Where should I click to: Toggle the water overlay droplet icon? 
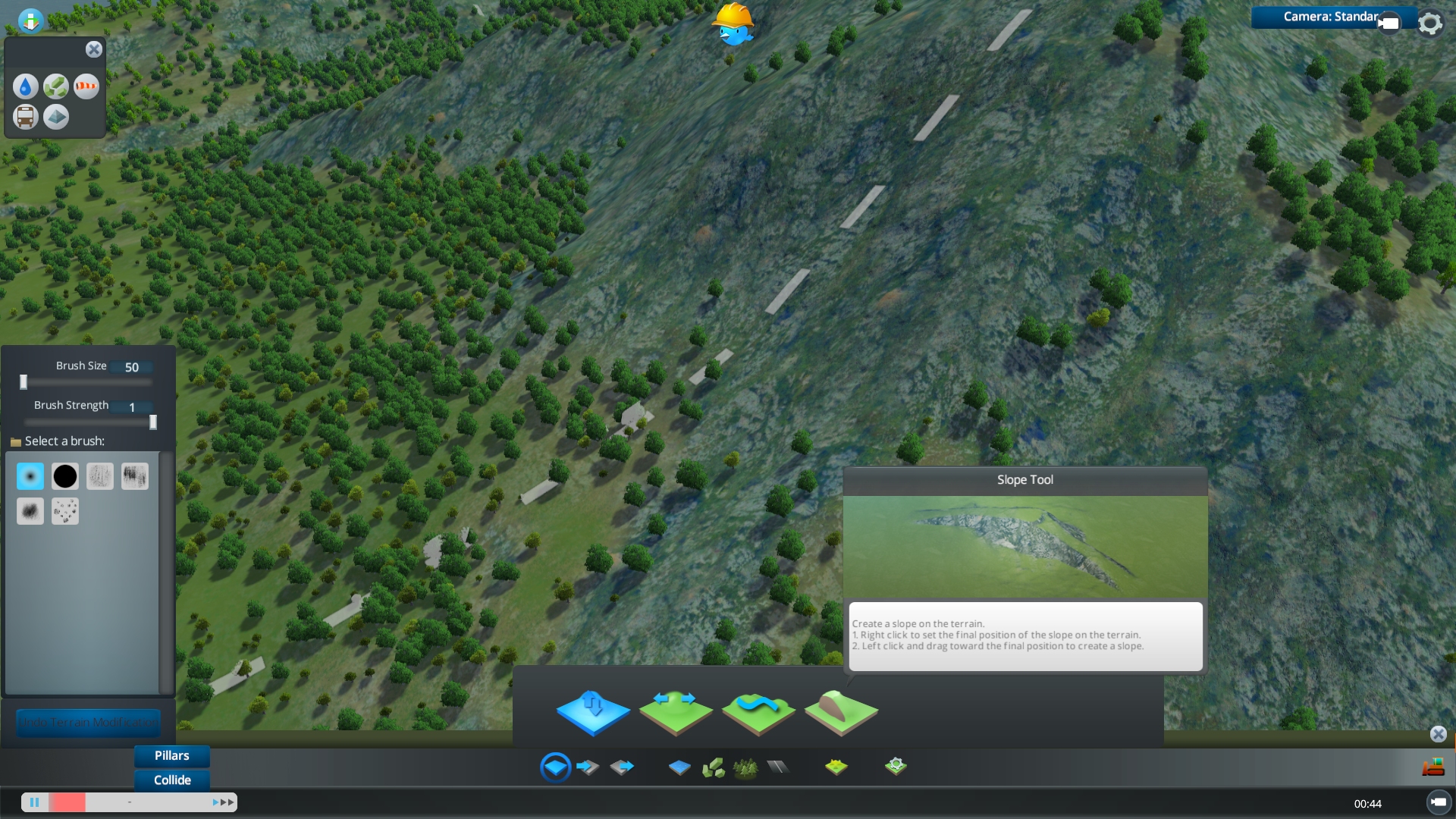coord(25,86)
